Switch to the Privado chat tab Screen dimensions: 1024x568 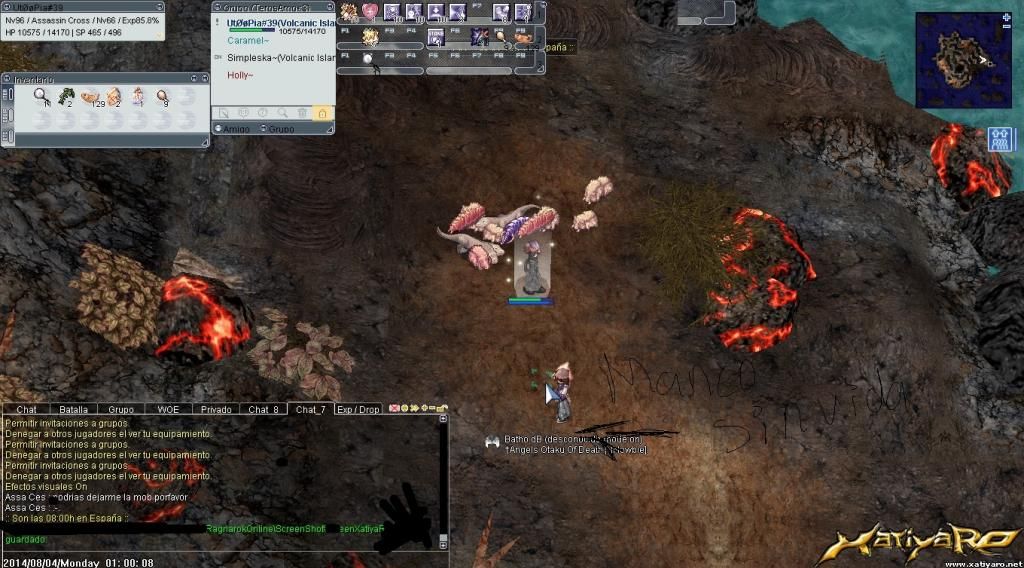point(216,409)
